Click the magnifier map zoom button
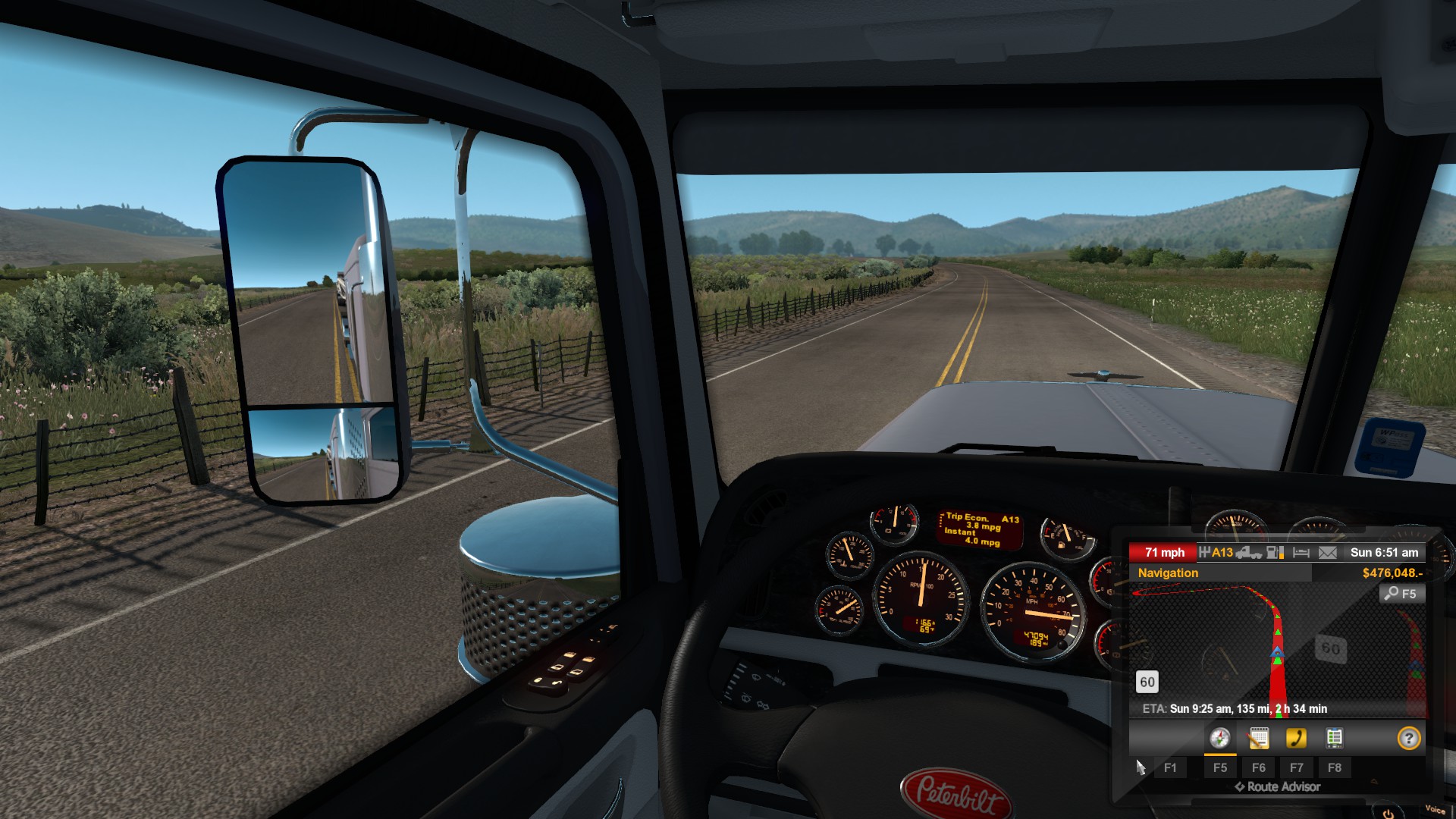The width and height of the screenshot is (1456, 819). (1401, 594)
